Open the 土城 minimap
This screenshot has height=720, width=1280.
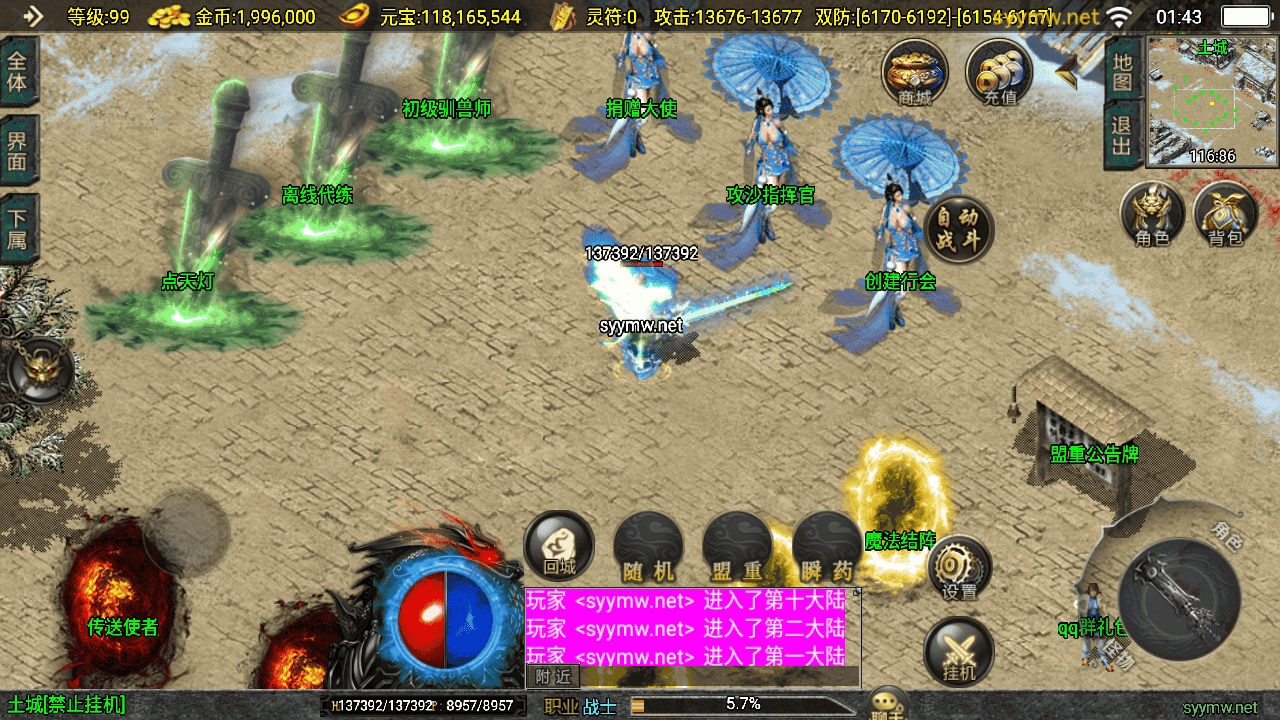click(x=1212, y=101)
